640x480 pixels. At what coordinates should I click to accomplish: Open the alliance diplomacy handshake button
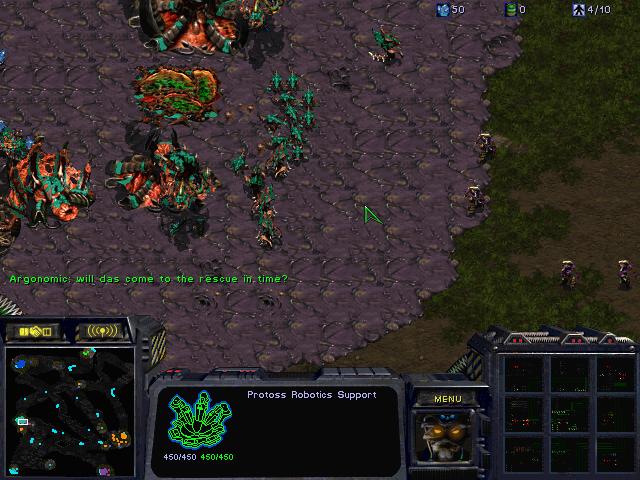(34, 331)
